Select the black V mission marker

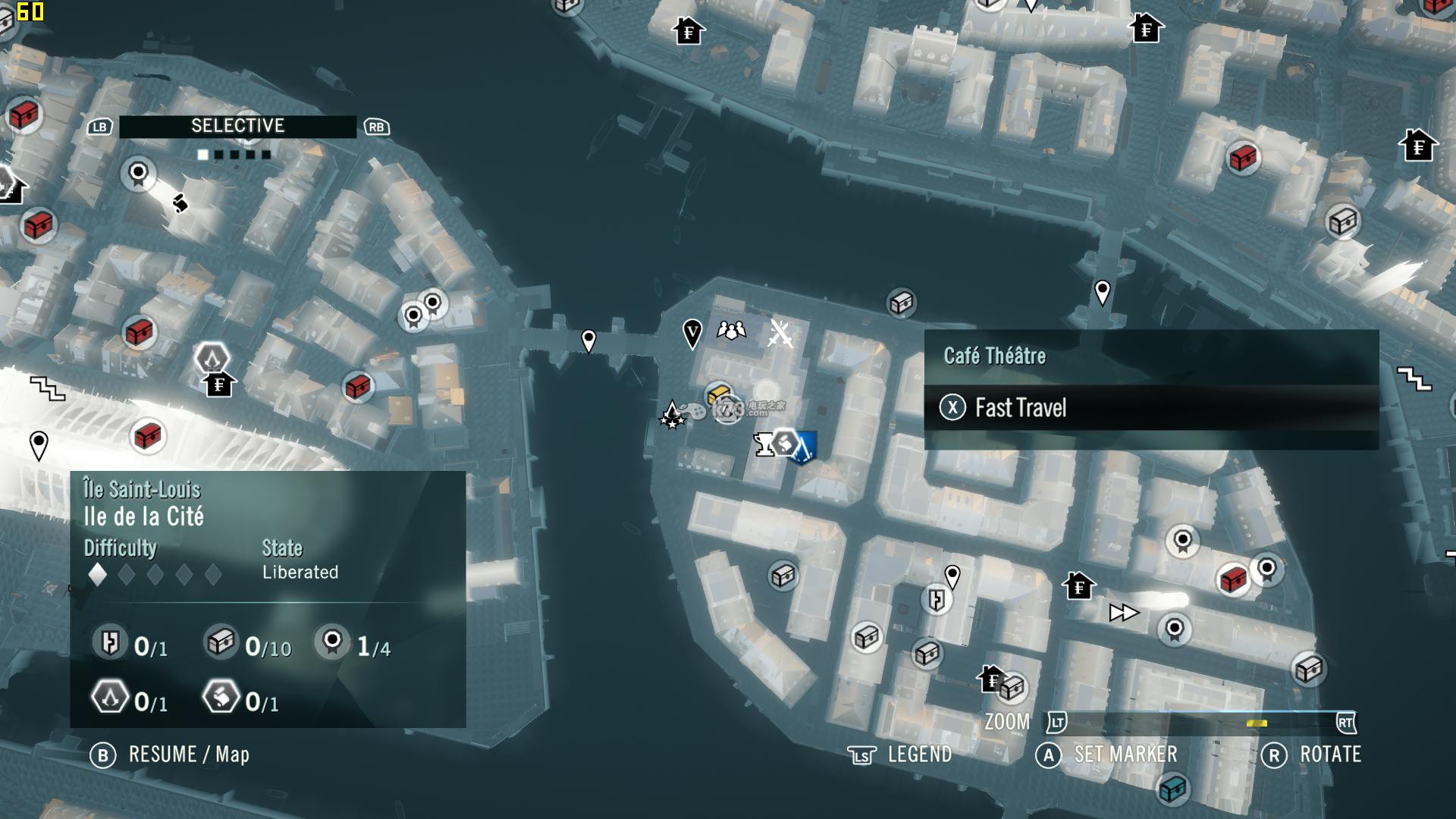pyautogui.click(x=692, y=332)
